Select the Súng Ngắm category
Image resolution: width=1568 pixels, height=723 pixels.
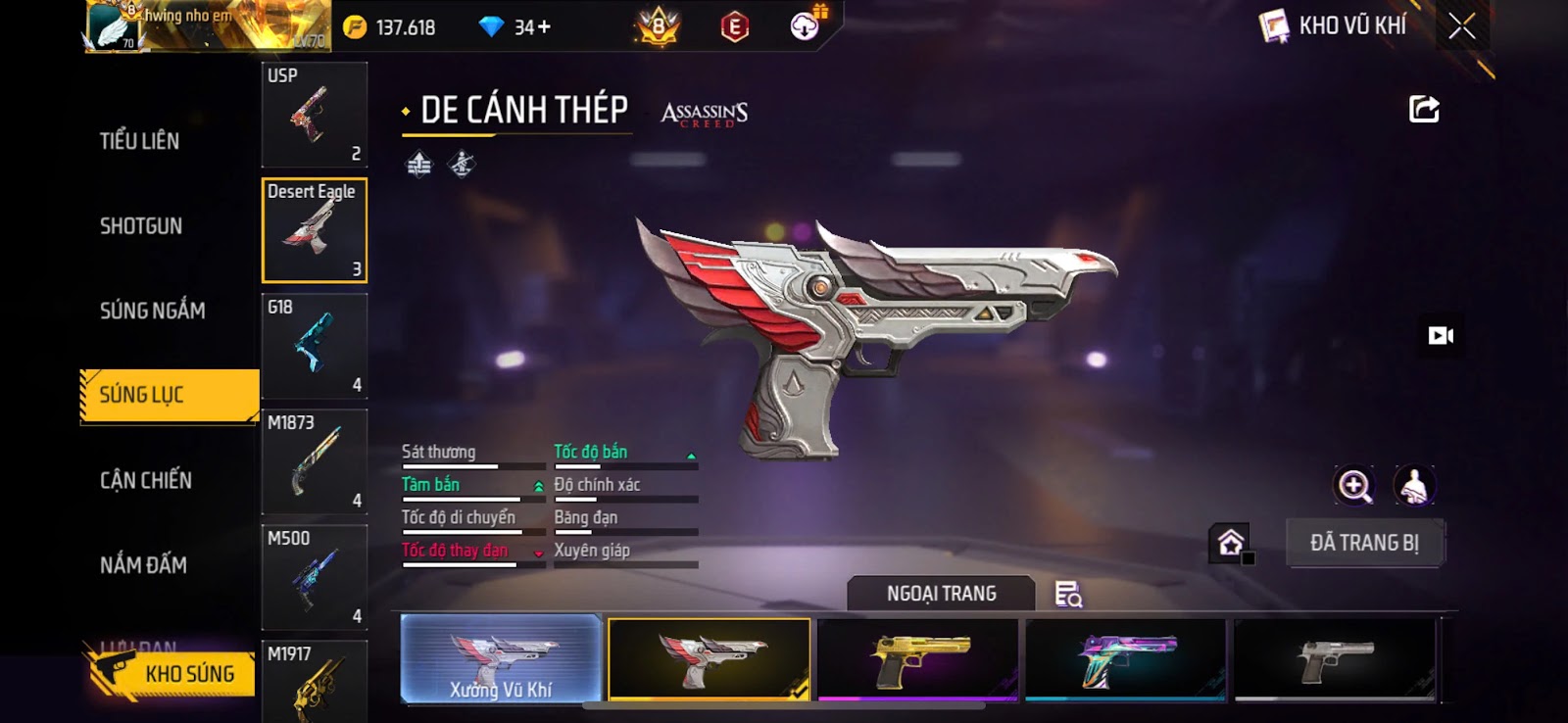tap(152, 311)
